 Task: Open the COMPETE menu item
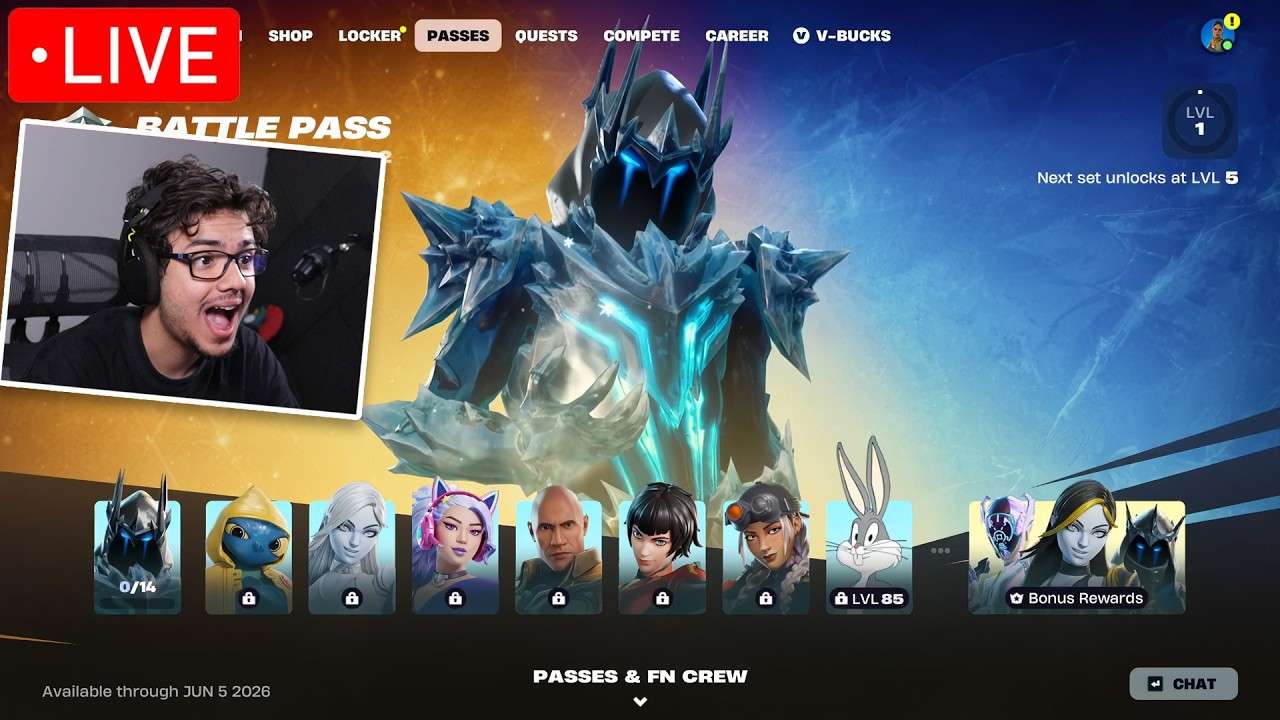[x=641, y=35]
